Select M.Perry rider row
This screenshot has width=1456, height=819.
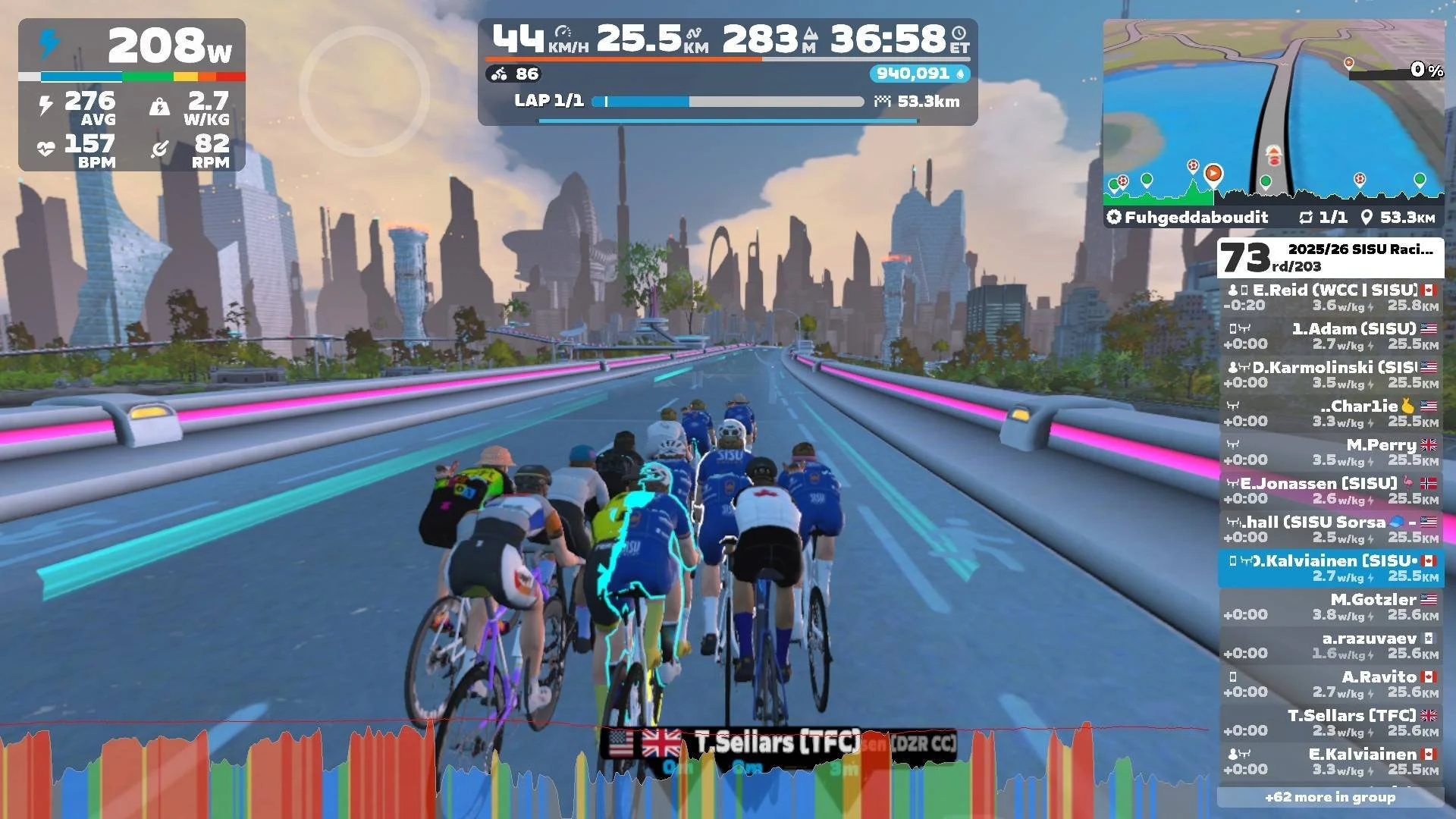[x=1331, y=452]
